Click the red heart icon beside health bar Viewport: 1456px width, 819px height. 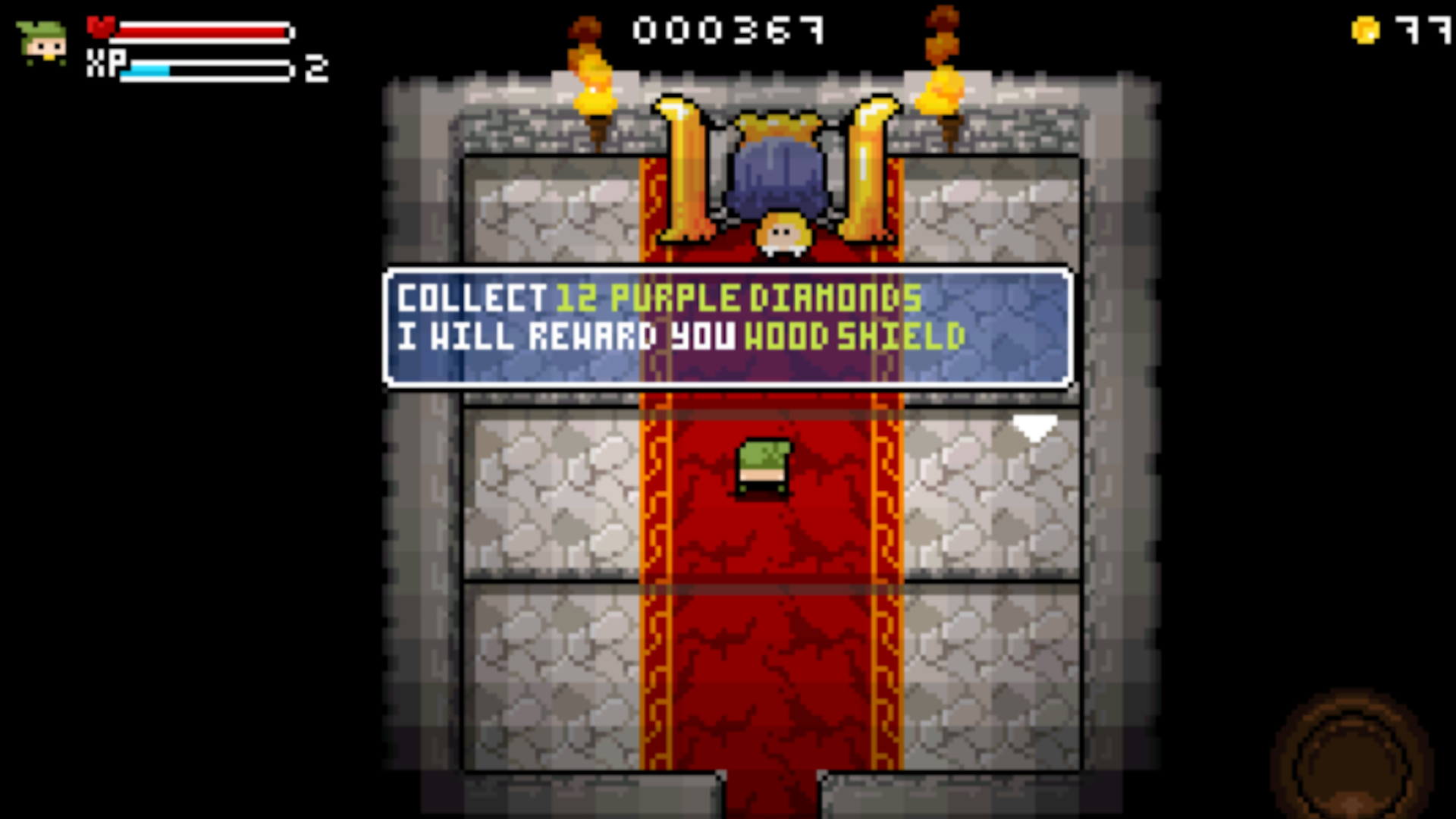101,25
